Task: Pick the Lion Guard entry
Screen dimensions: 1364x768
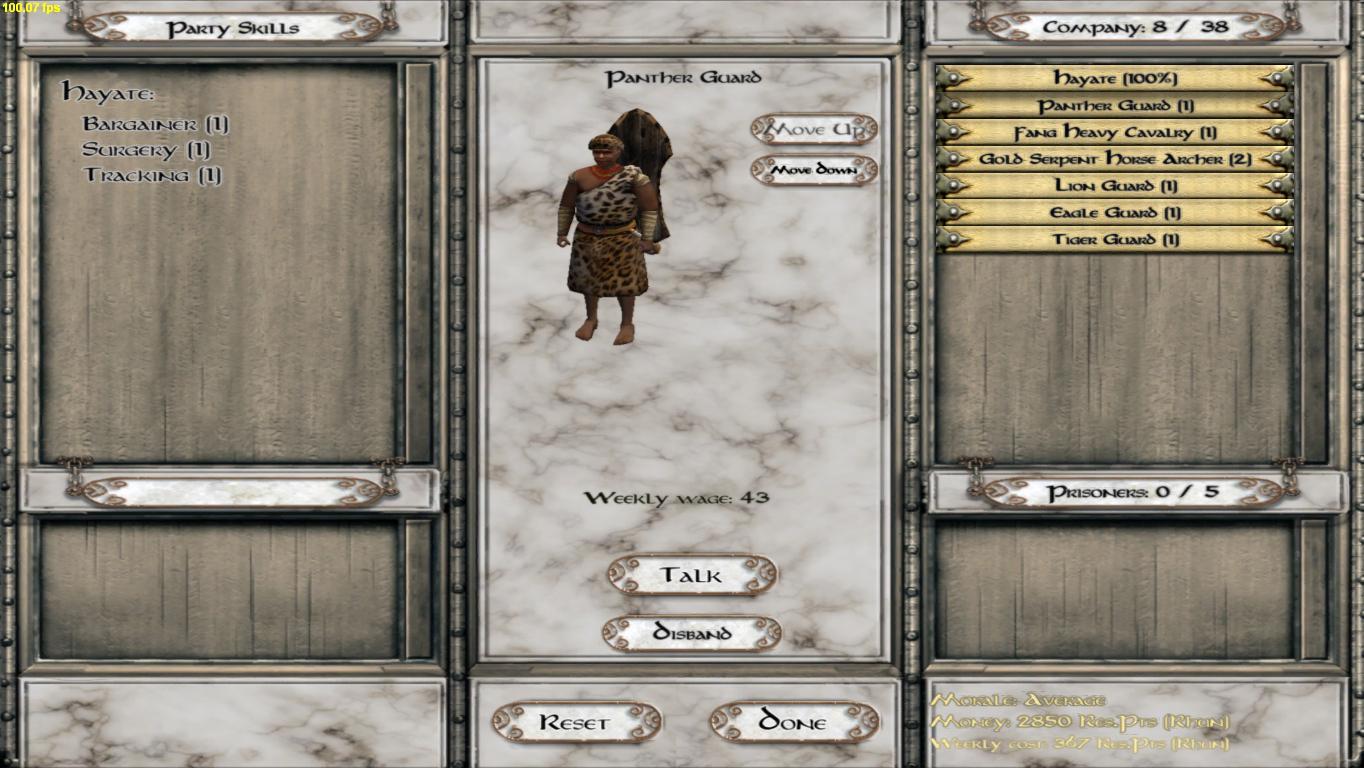Action: point(1114,186)
